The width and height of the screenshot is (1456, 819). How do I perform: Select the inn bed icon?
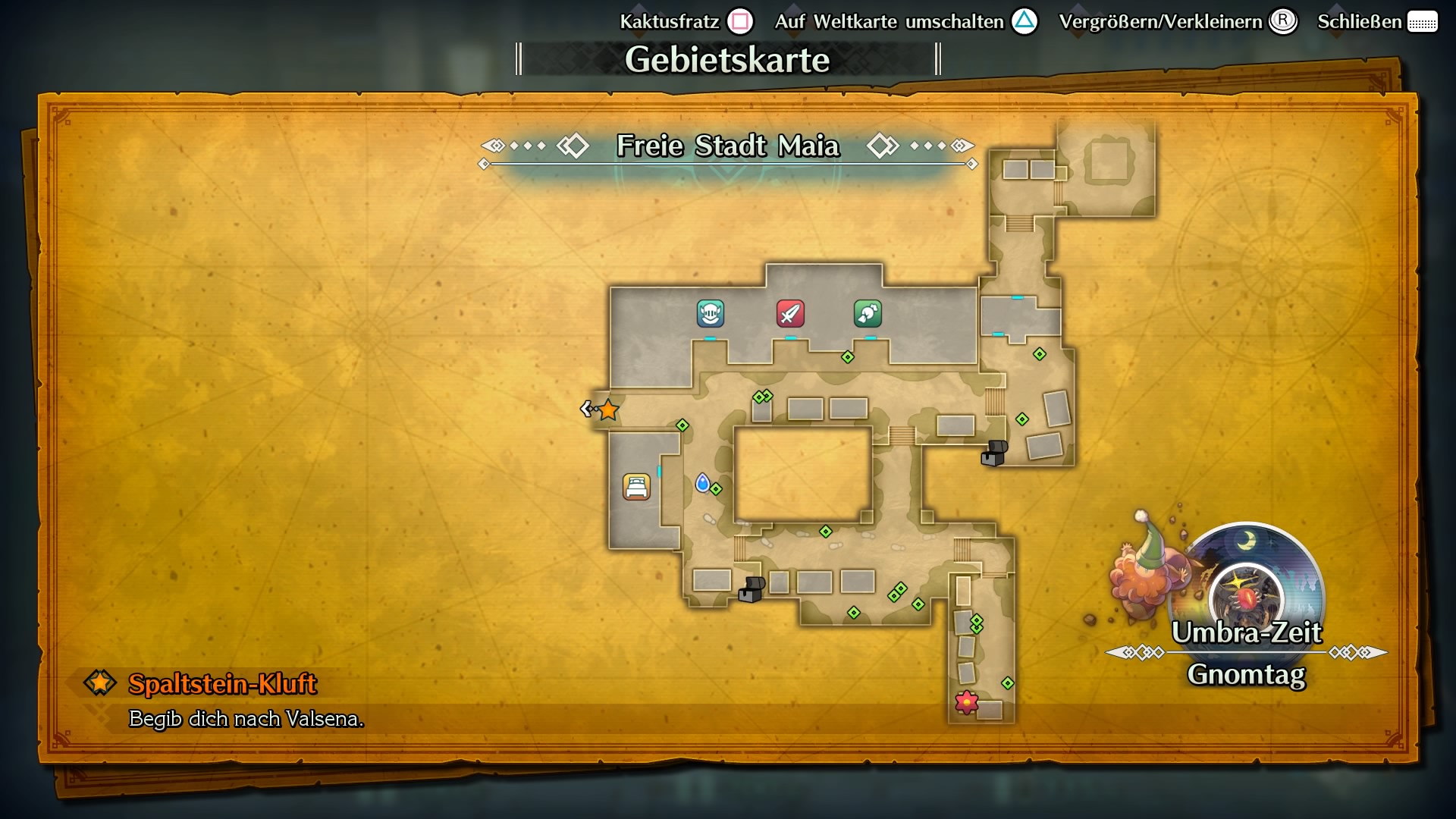637,486
